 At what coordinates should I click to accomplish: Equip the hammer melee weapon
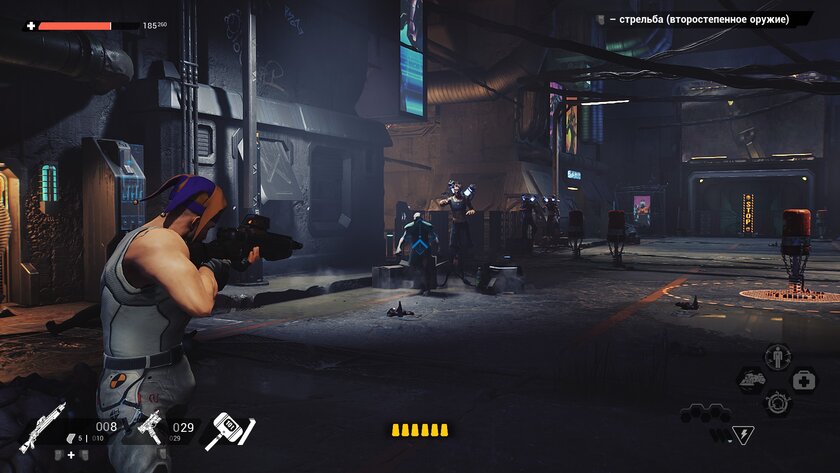230,431
